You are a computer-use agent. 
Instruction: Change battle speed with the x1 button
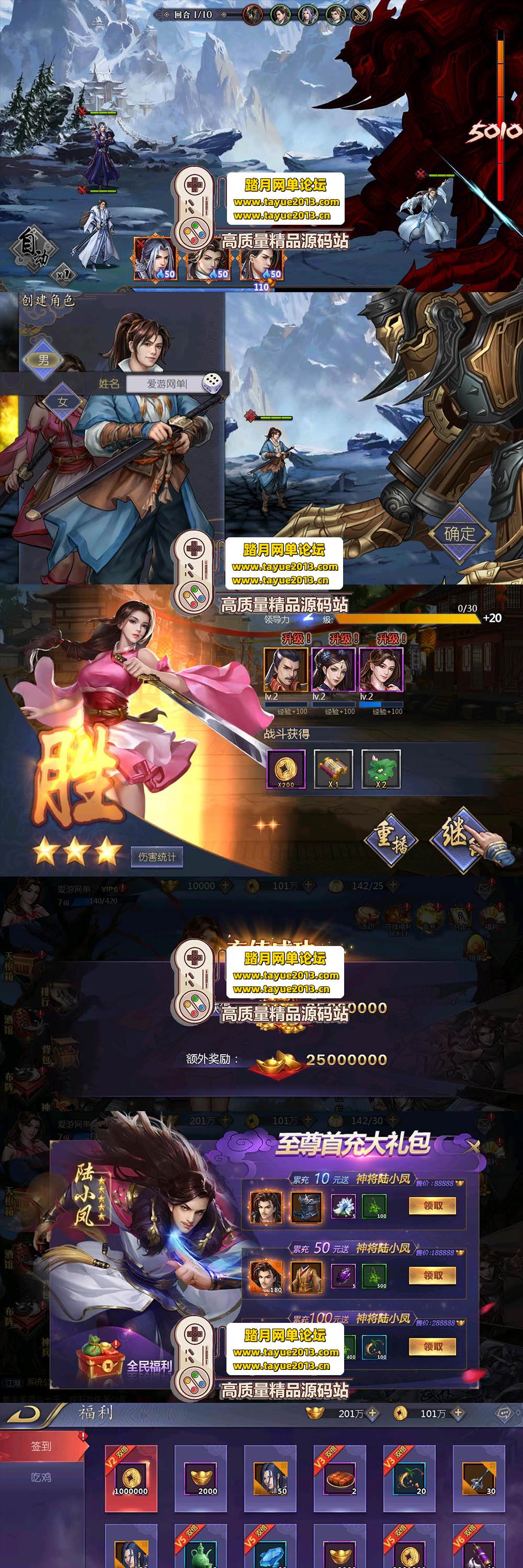63,273
